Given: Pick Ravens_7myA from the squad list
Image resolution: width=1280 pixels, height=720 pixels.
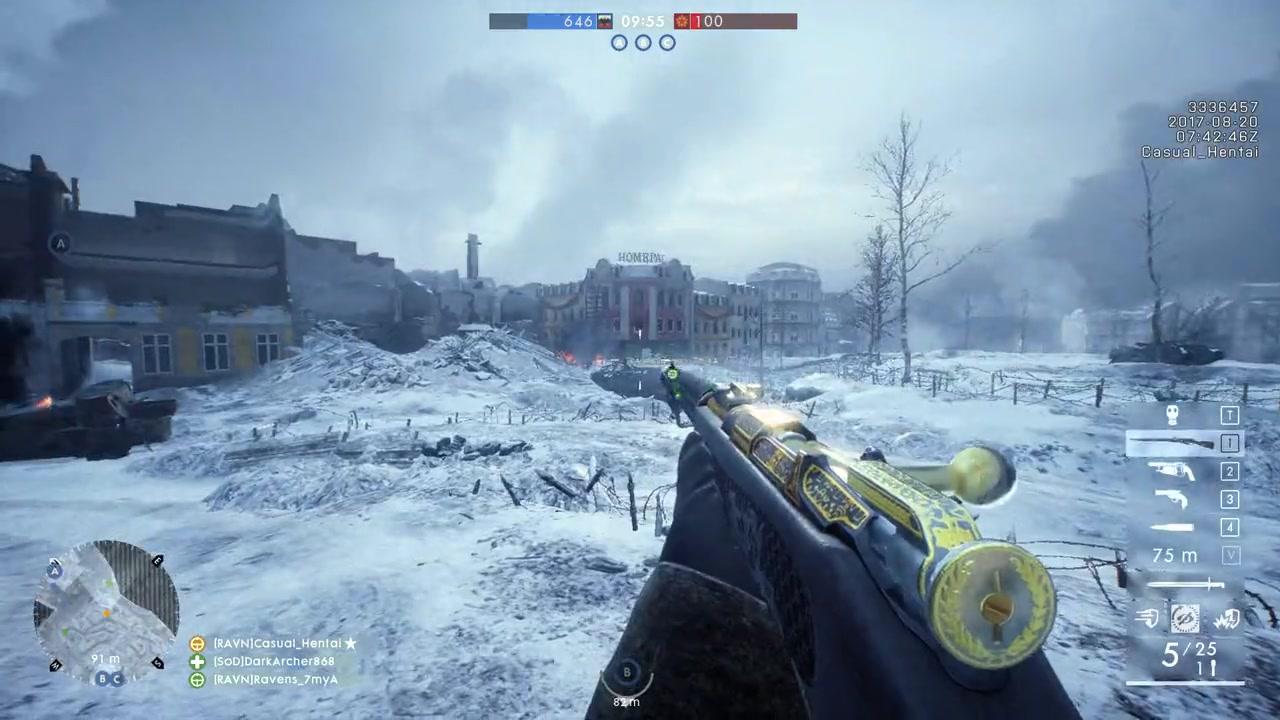Looking at the screenshot, I should pos(275,680).
